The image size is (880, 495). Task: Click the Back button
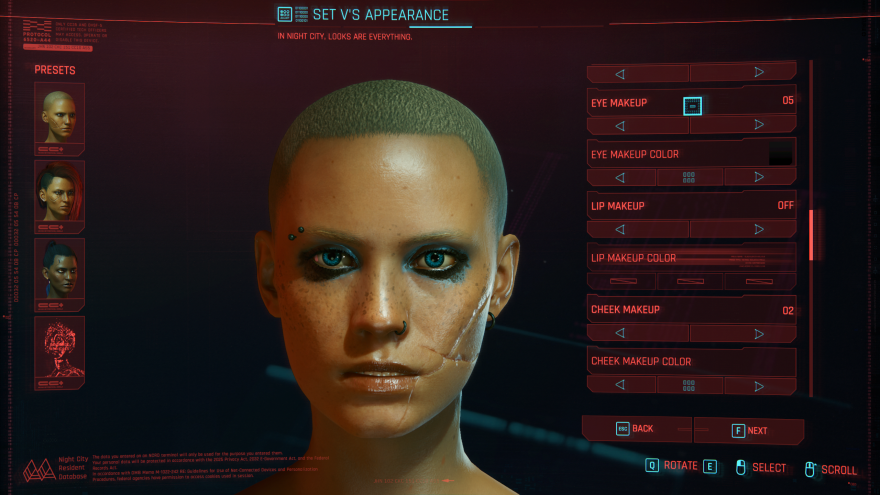[x=637, y=429]
